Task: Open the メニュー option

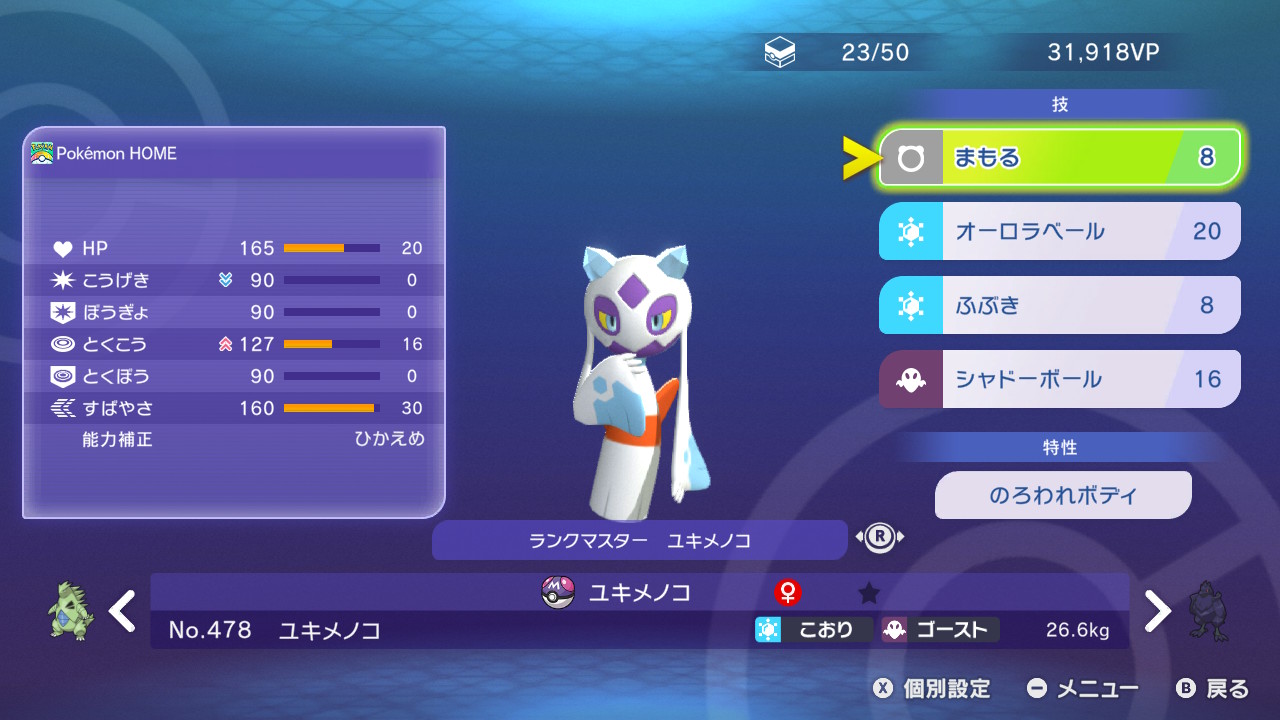Action: 1083,689
